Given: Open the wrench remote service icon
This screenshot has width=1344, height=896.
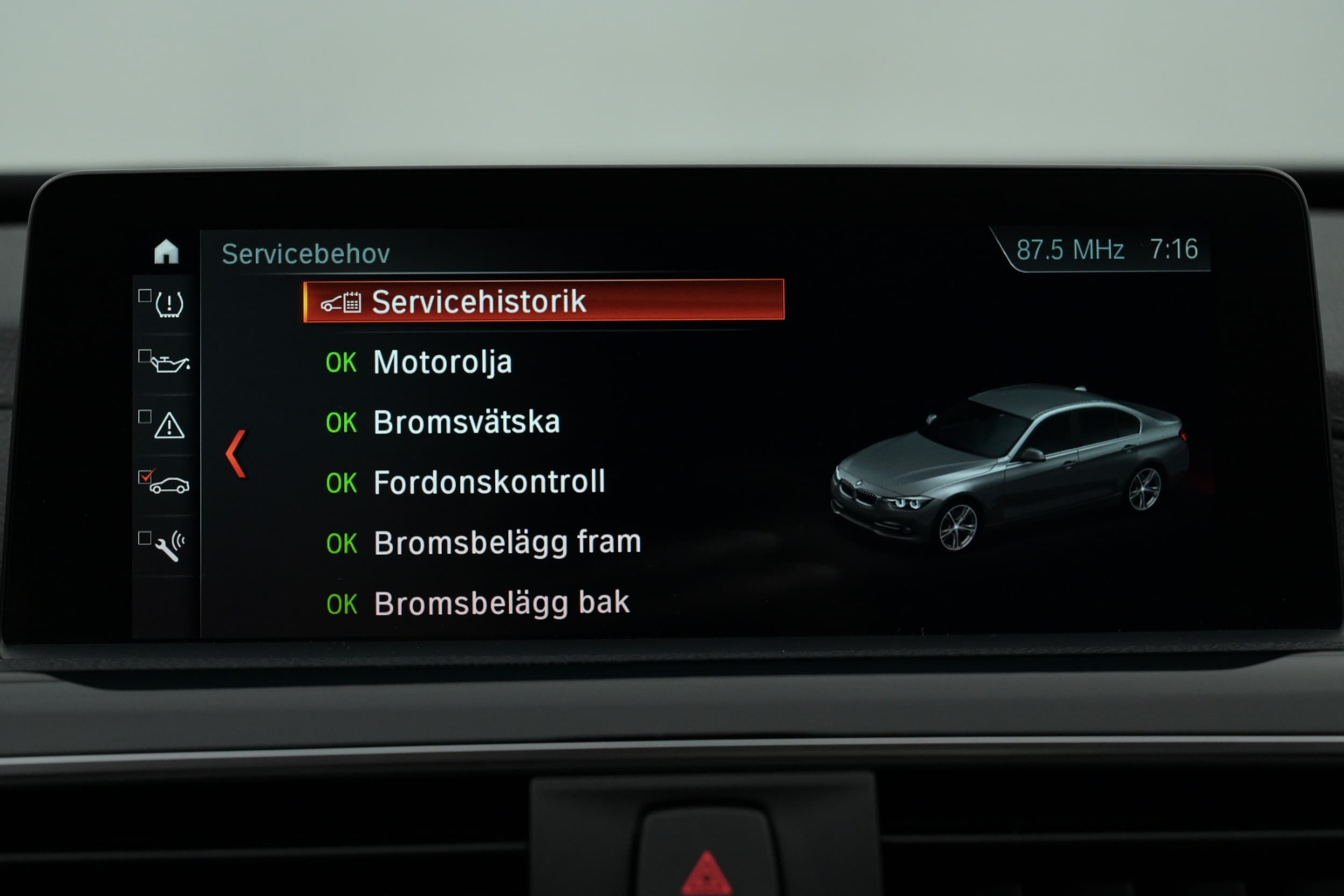Looking at the screenshot, I should tap(169, 546).
